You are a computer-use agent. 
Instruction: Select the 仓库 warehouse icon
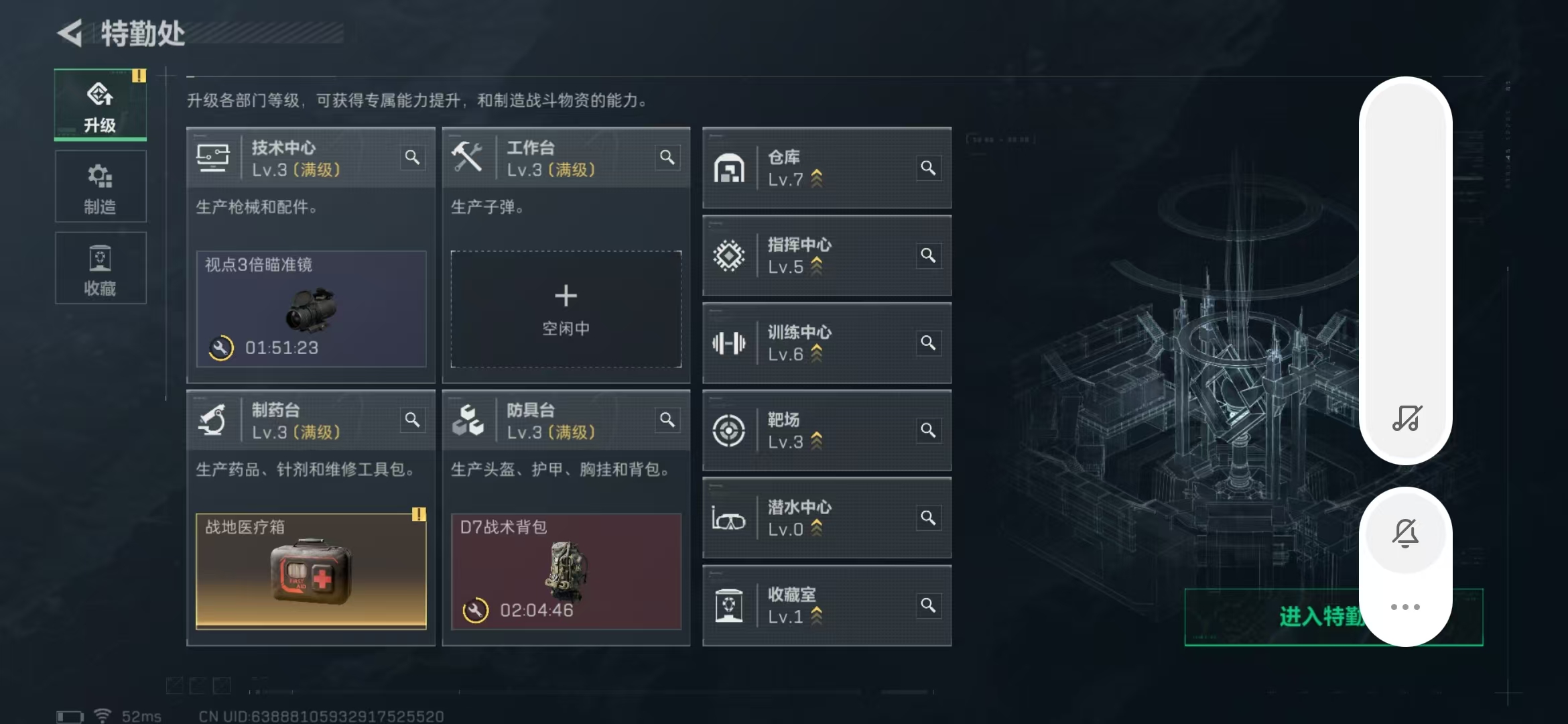click(730, 168)
